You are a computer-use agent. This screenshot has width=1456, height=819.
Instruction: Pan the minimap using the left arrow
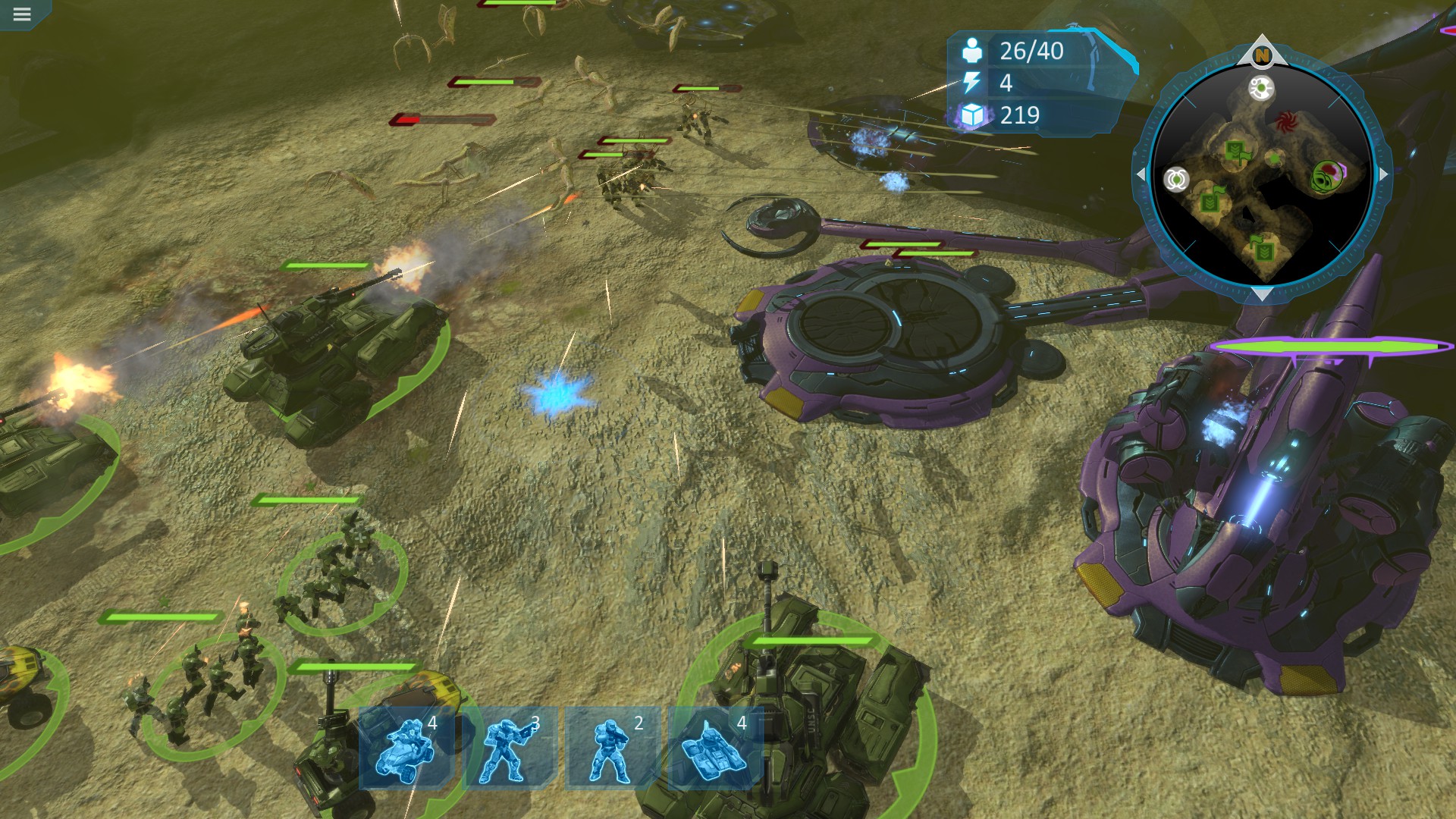[1141, 174]
